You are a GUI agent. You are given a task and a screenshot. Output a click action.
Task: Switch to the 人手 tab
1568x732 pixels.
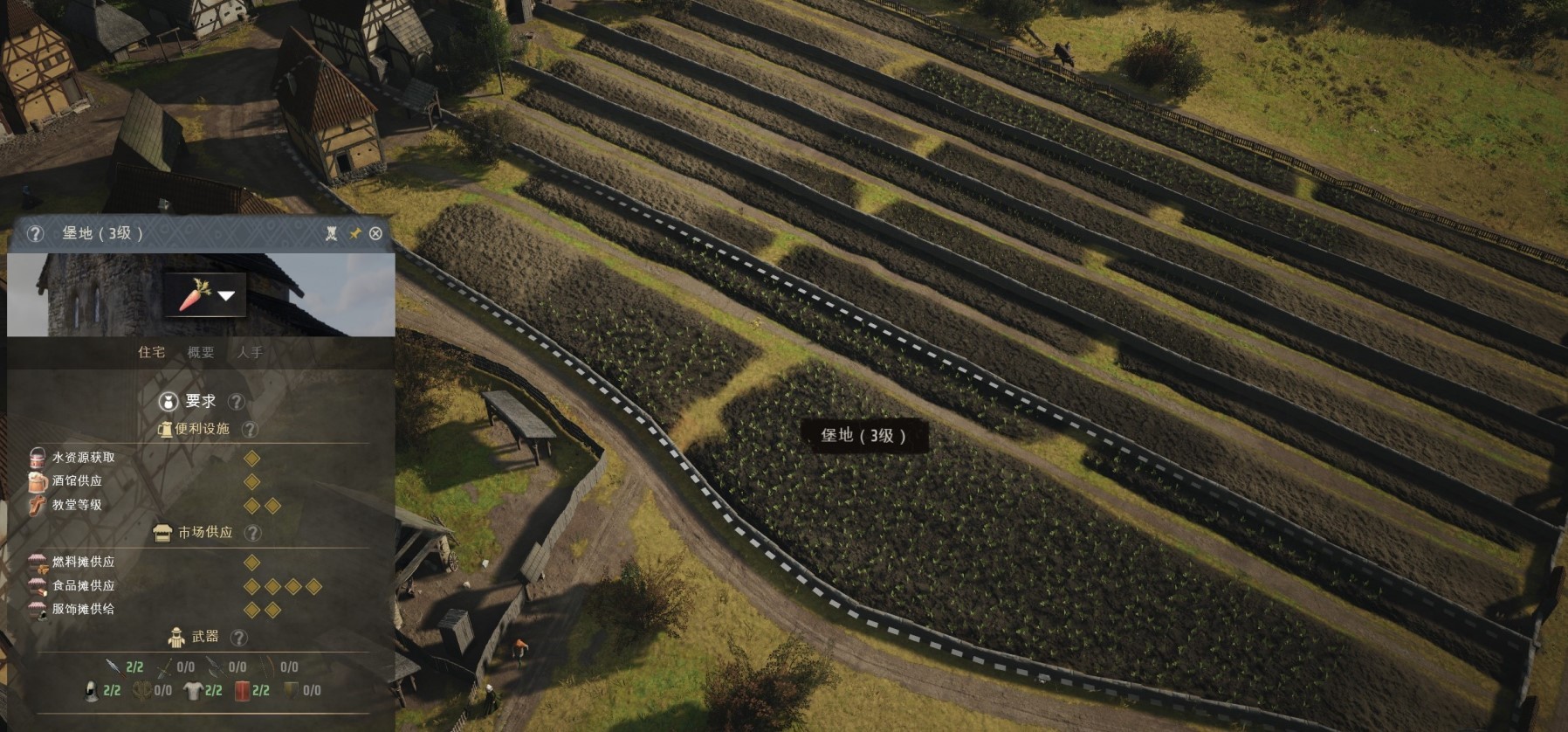click(x=250, y=352)
